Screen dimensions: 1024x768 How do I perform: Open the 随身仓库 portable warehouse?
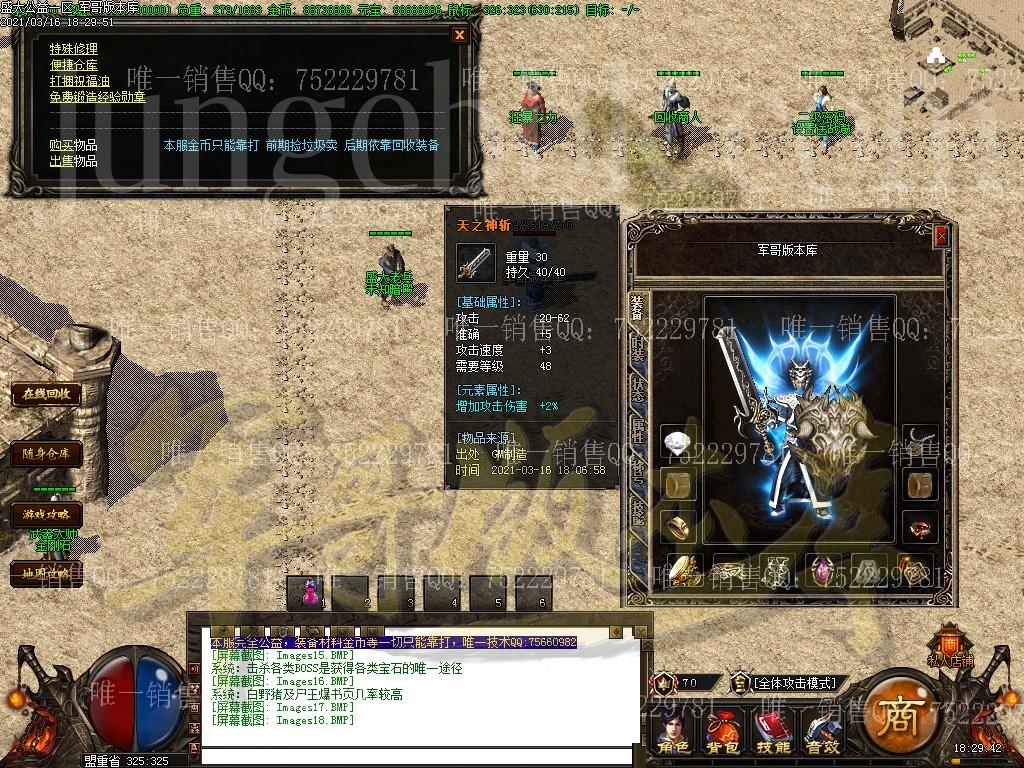[x=47, y=454]
